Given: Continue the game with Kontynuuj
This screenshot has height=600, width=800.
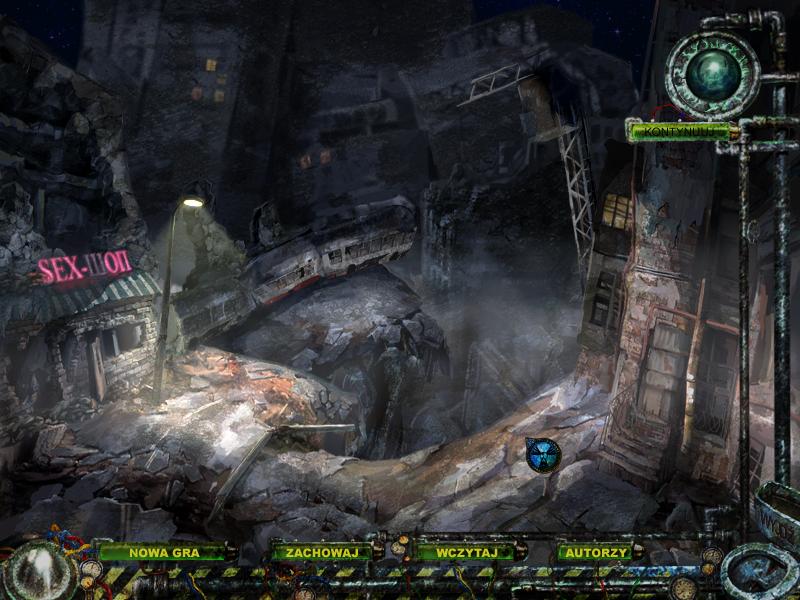Looking at the screenshot, I should click(x=678, y=130).
